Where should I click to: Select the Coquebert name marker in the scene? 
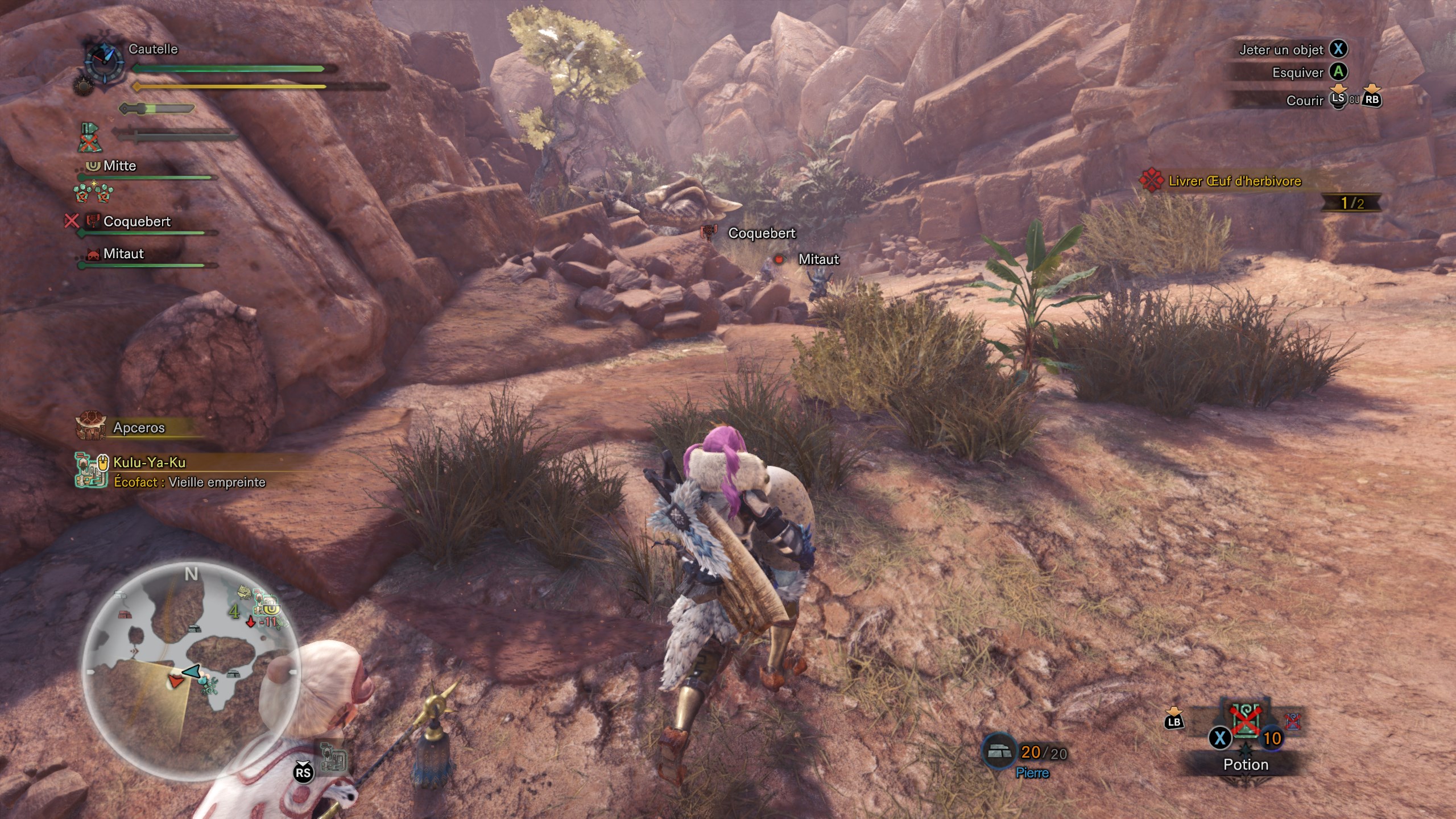pyautogui.click(x=762, y=233)
